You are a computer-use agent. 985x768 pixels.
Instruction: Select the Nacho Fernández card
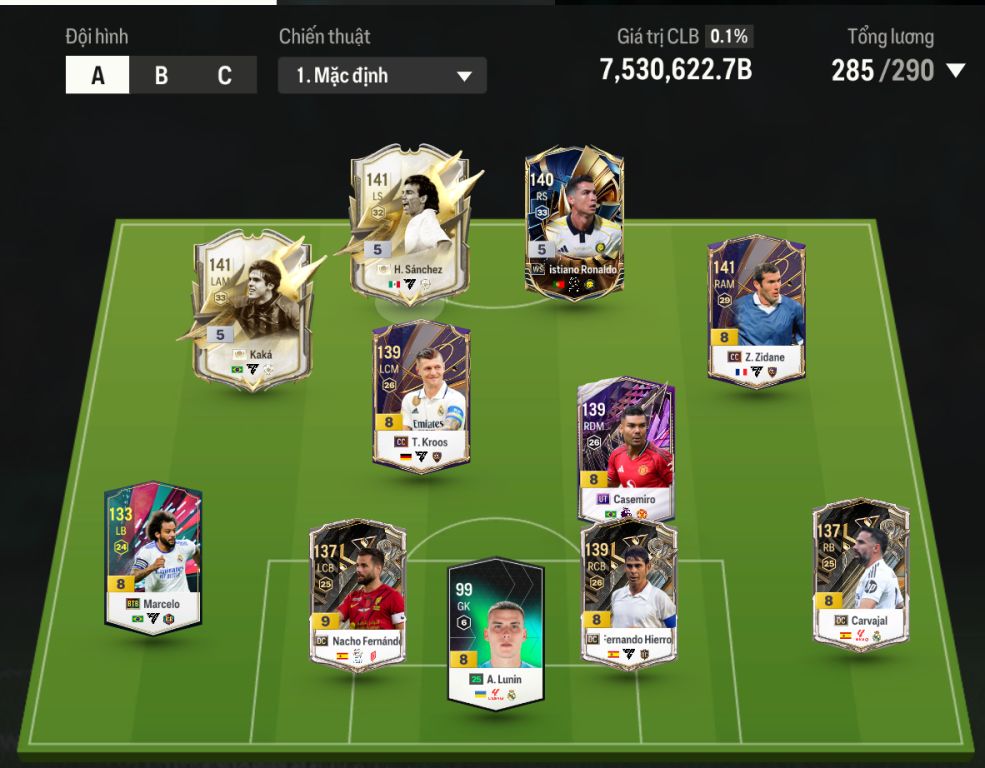[x=357, y=594]
